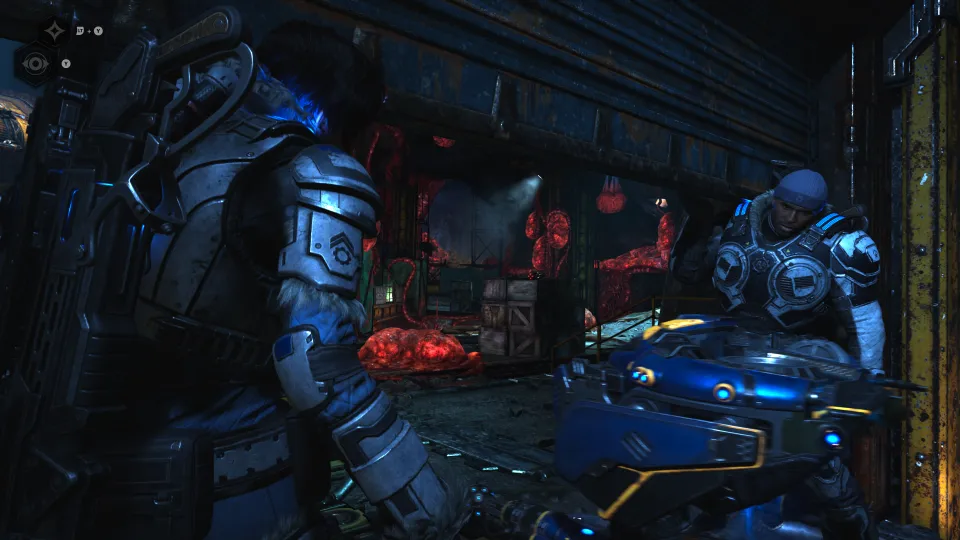Viewport: 960px width, 540px height.
Task: Select the eye-shaped Pulse ability hexagon
Action: [33, 63]
